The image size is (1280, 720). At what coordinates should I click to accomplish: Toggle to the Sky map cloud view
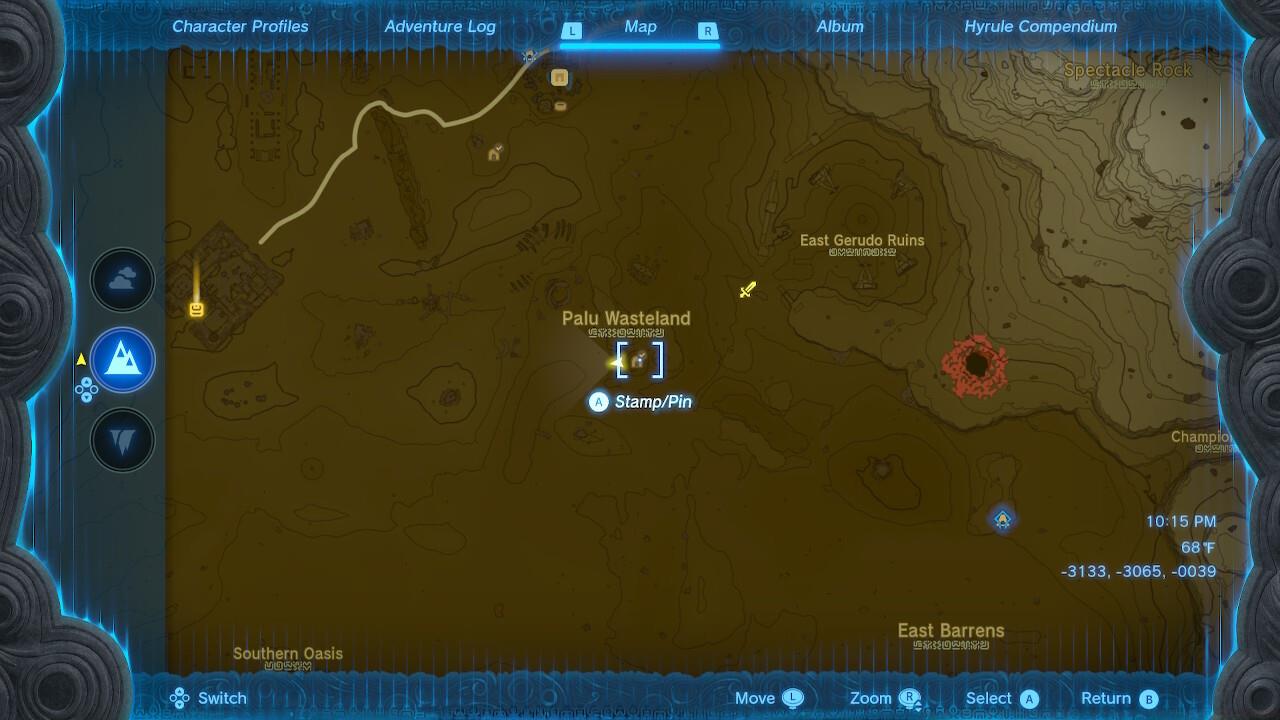[x=122, y=280]
